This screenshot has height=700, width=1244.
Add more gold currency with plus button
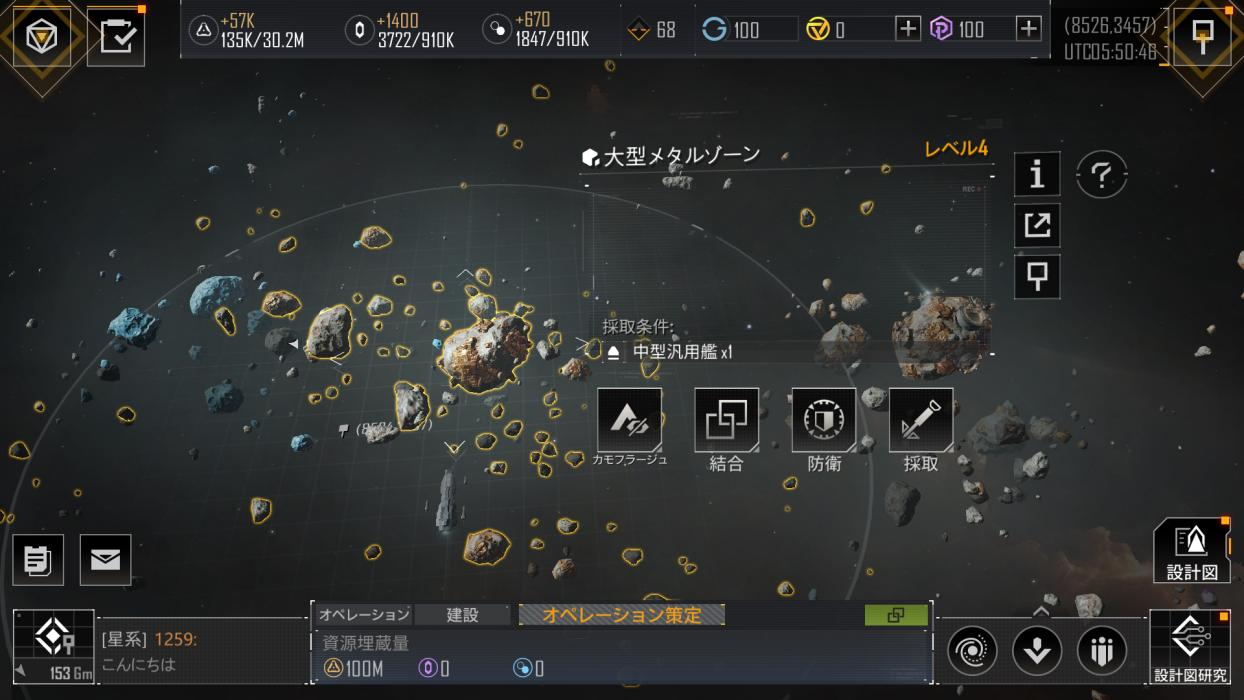pos(907,29)
